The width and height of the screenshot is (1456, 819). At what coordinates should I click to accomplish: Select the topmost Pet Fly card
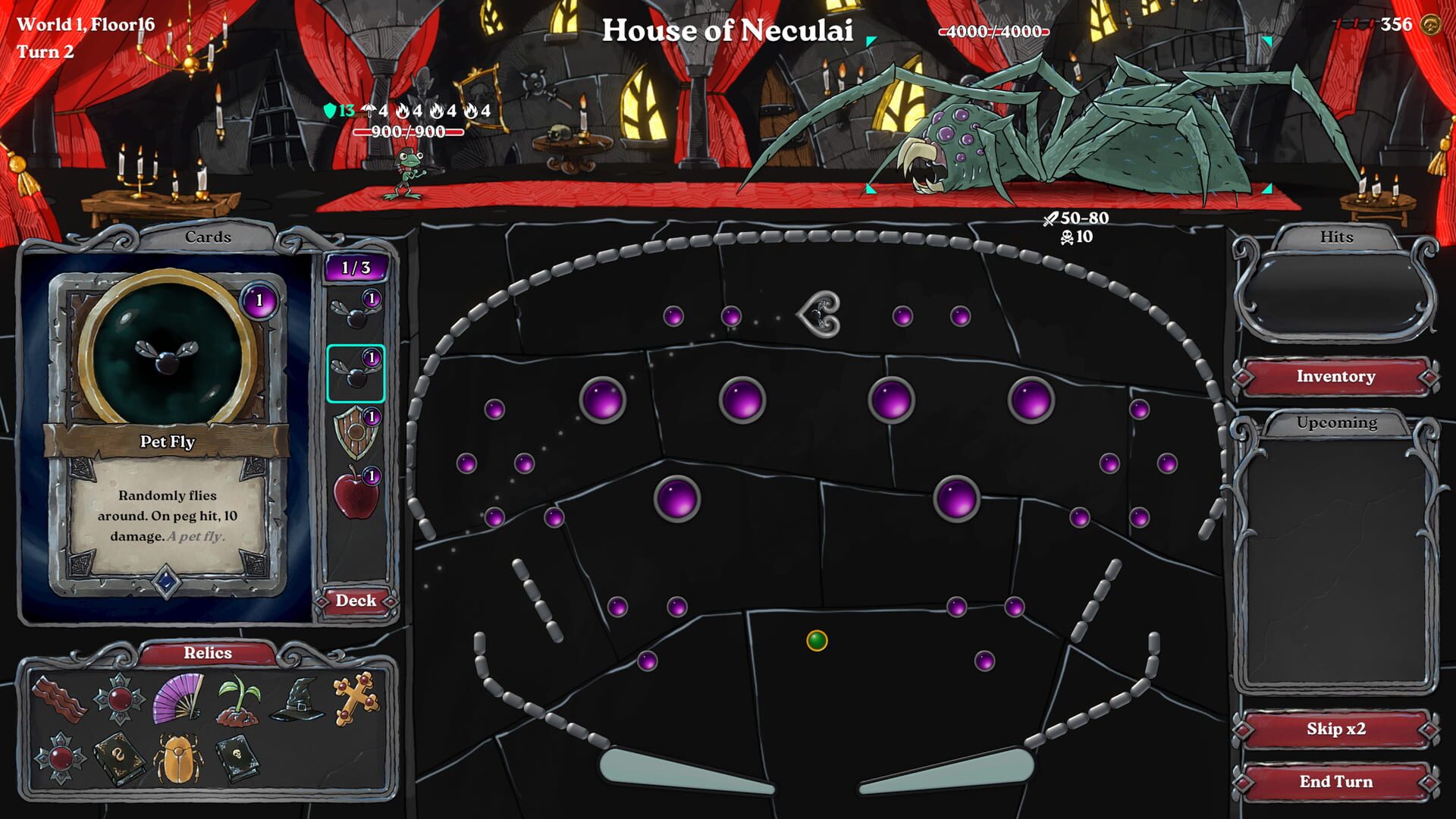coord(356,309)
